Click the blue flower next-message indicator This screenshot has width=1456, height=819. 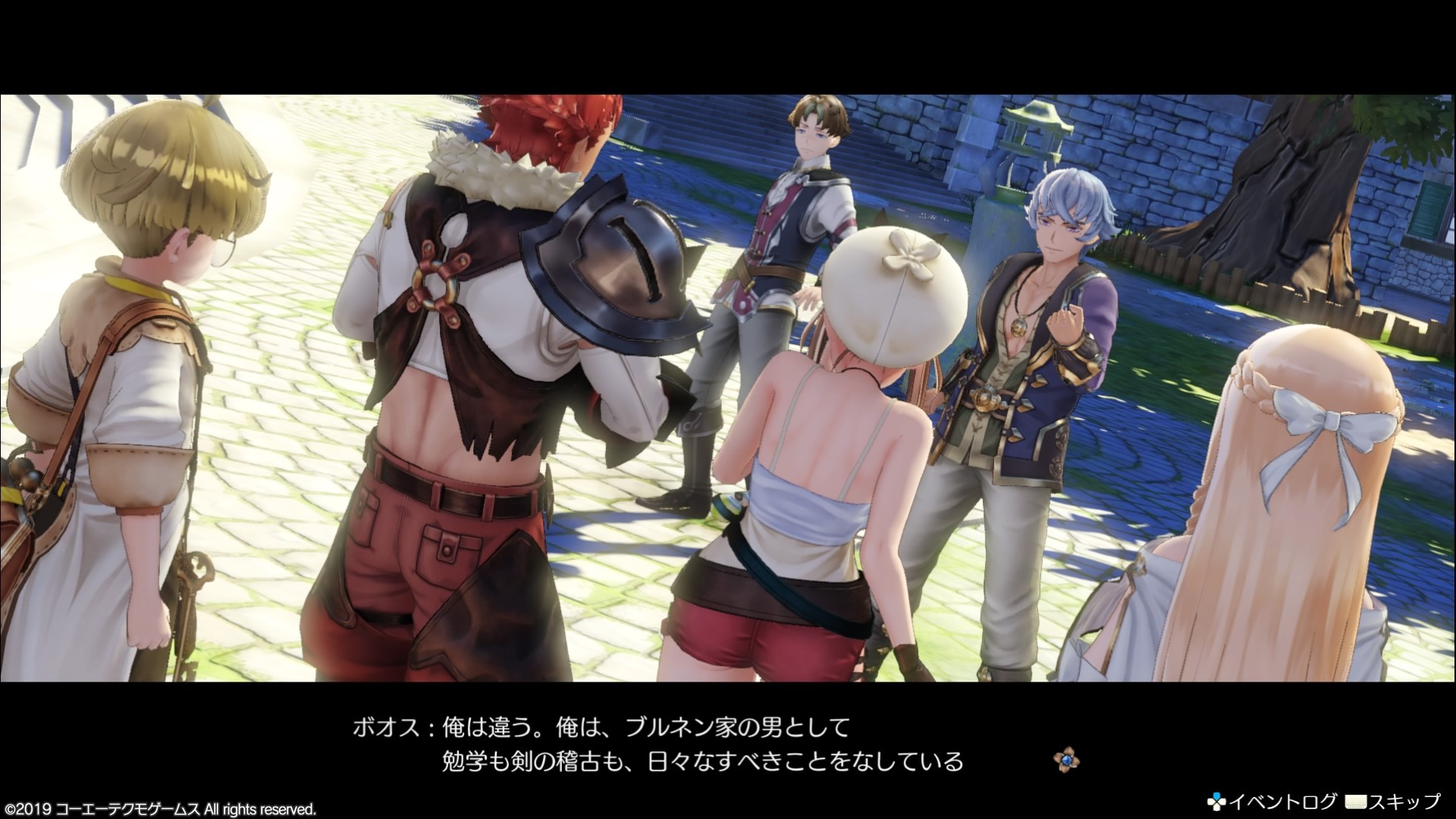[1067, 760]
